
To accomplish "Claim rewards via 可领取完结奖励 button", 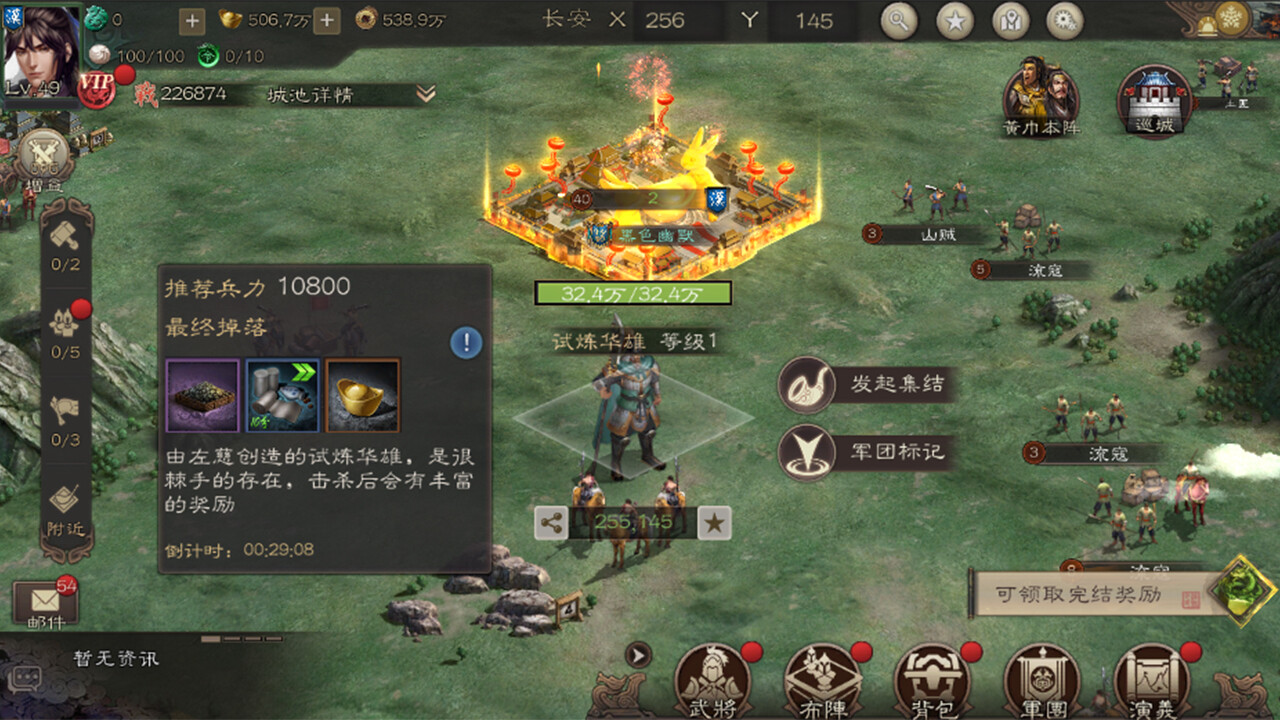I will point(1079,592).
